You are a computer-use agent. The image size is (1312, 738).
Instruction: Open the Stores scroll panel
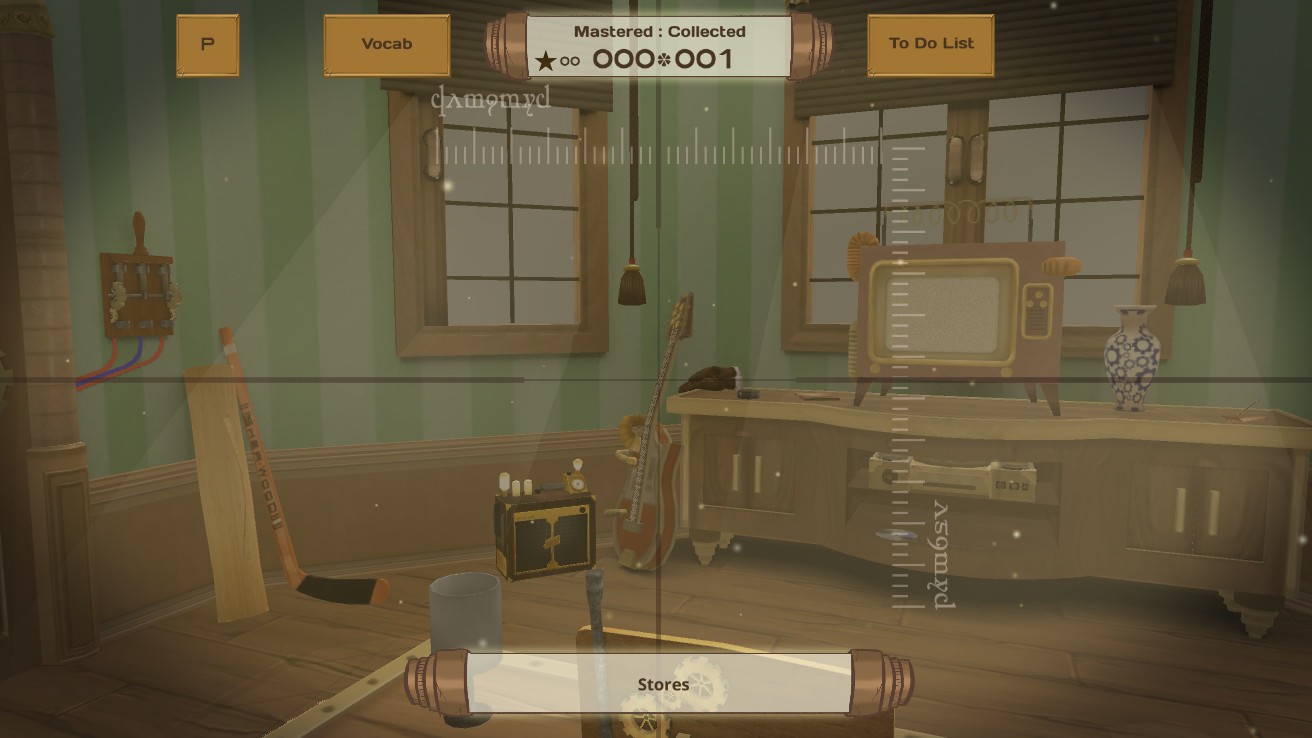pyautogui.click(x=661, y=684)
